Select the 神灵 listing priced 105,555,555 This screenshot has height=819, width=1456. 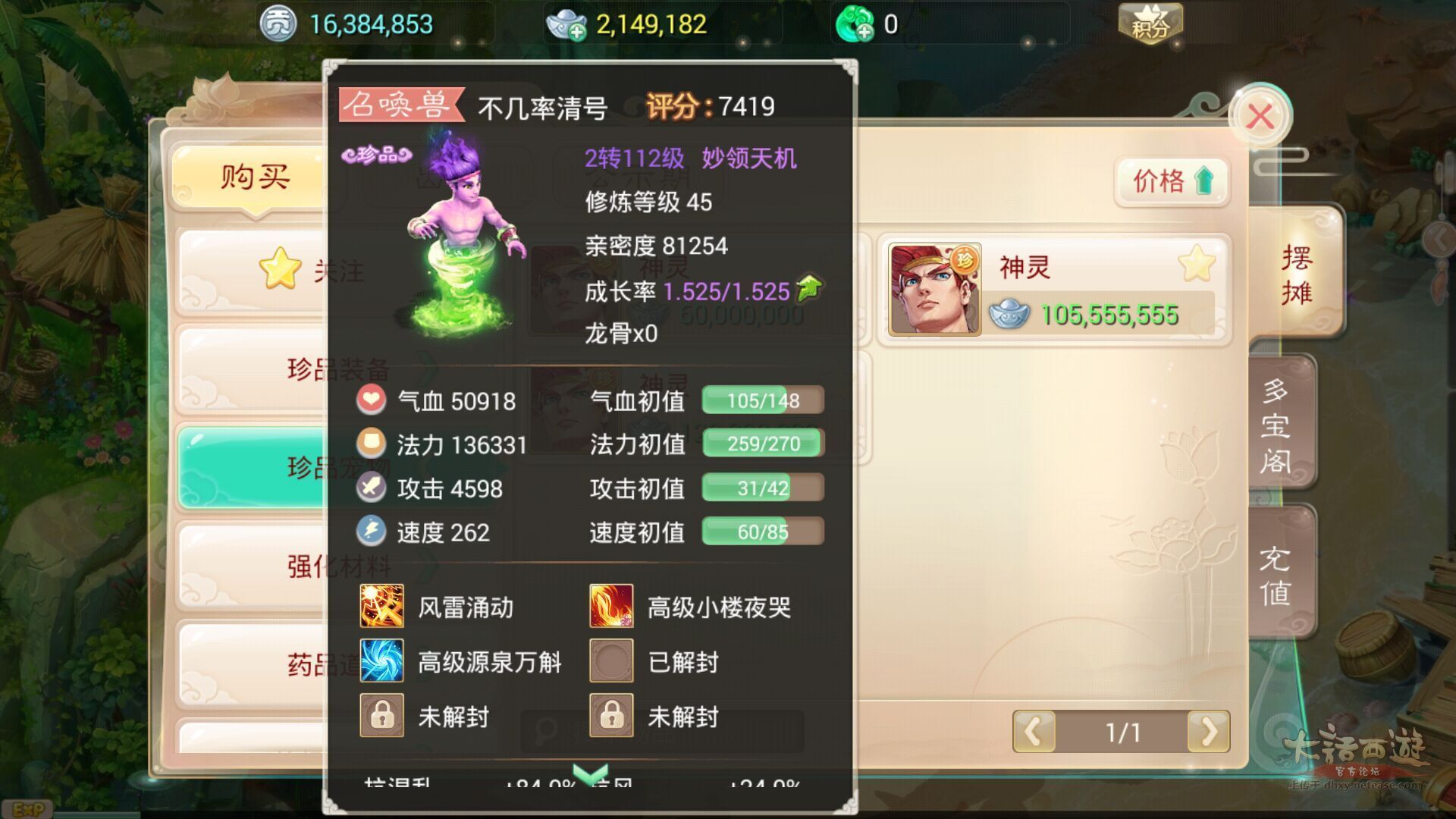(x=1054, y=290)
